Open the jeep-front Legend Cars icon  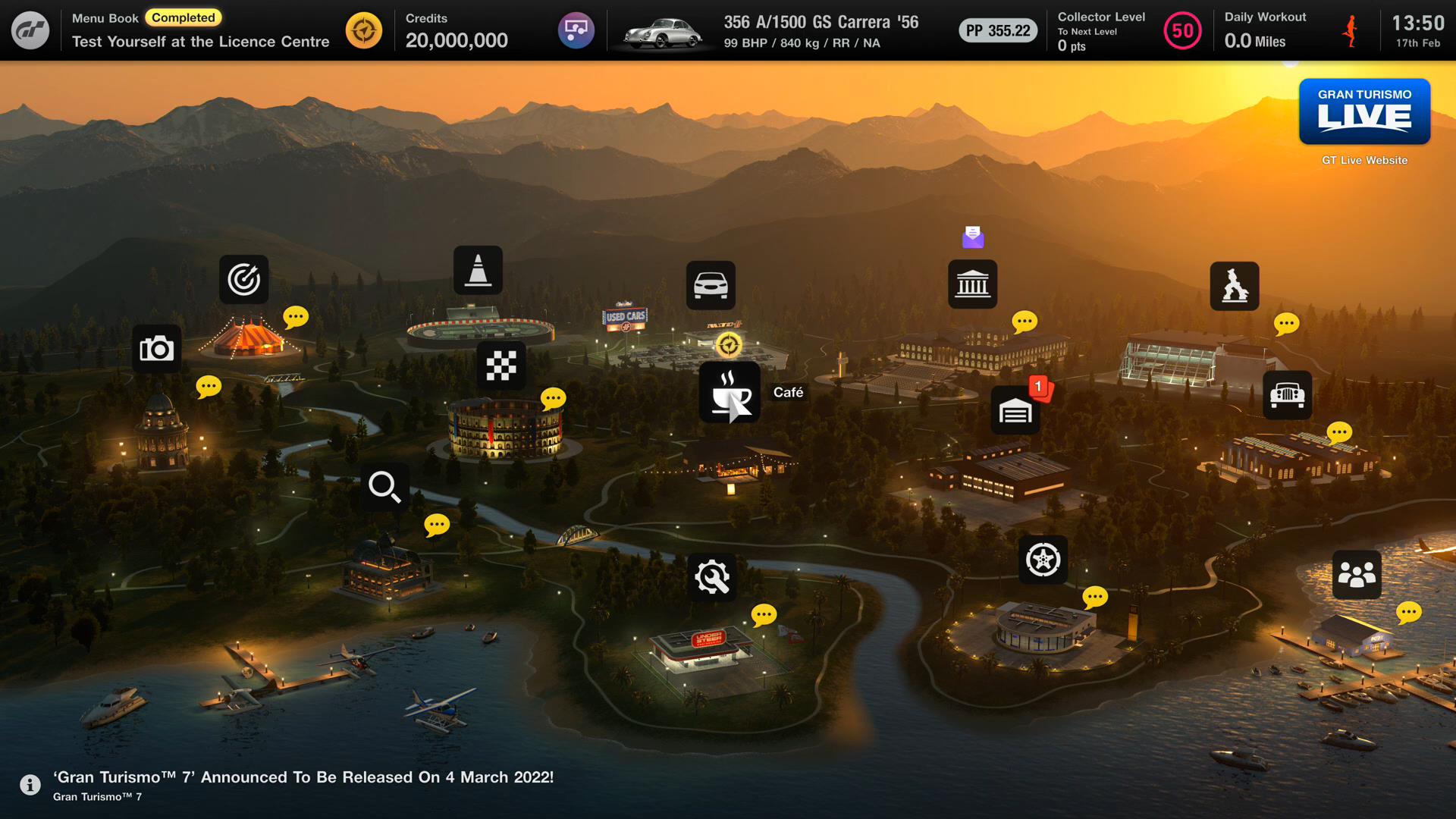click(x=1287, y=395)
